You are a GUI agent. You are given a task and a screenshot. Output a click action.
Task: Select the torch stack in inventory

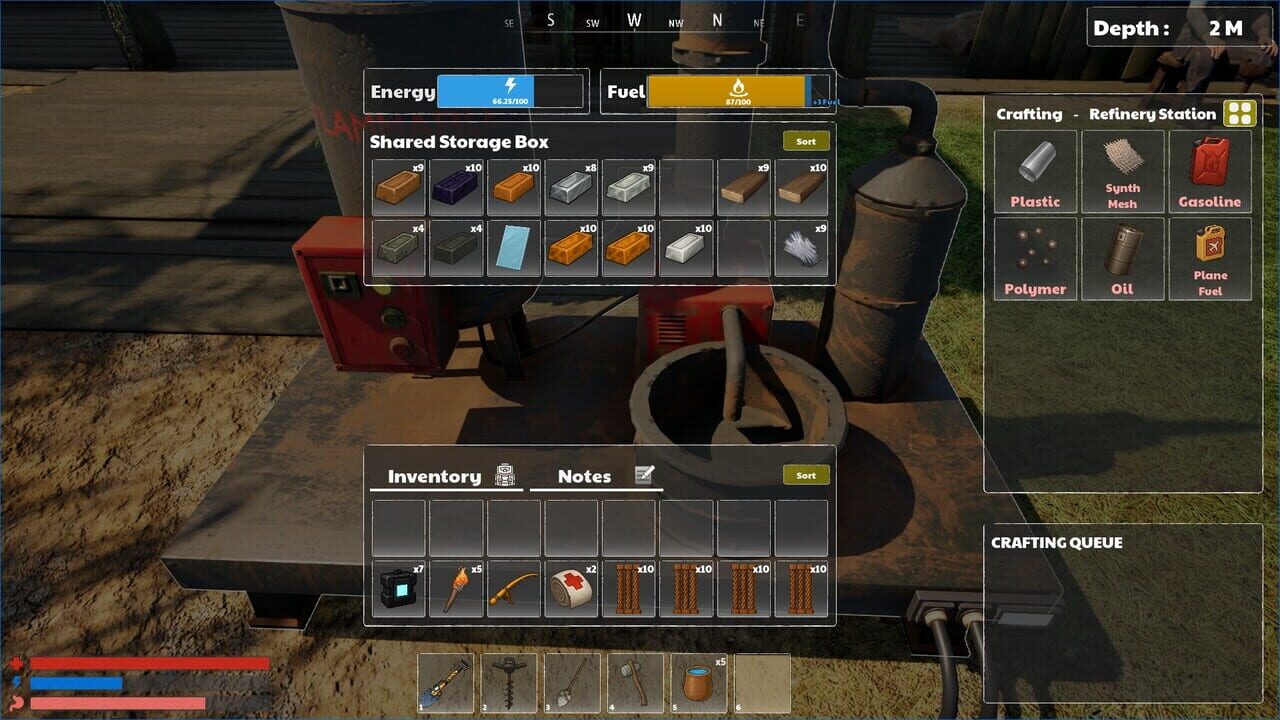click(x=456, y=585)
